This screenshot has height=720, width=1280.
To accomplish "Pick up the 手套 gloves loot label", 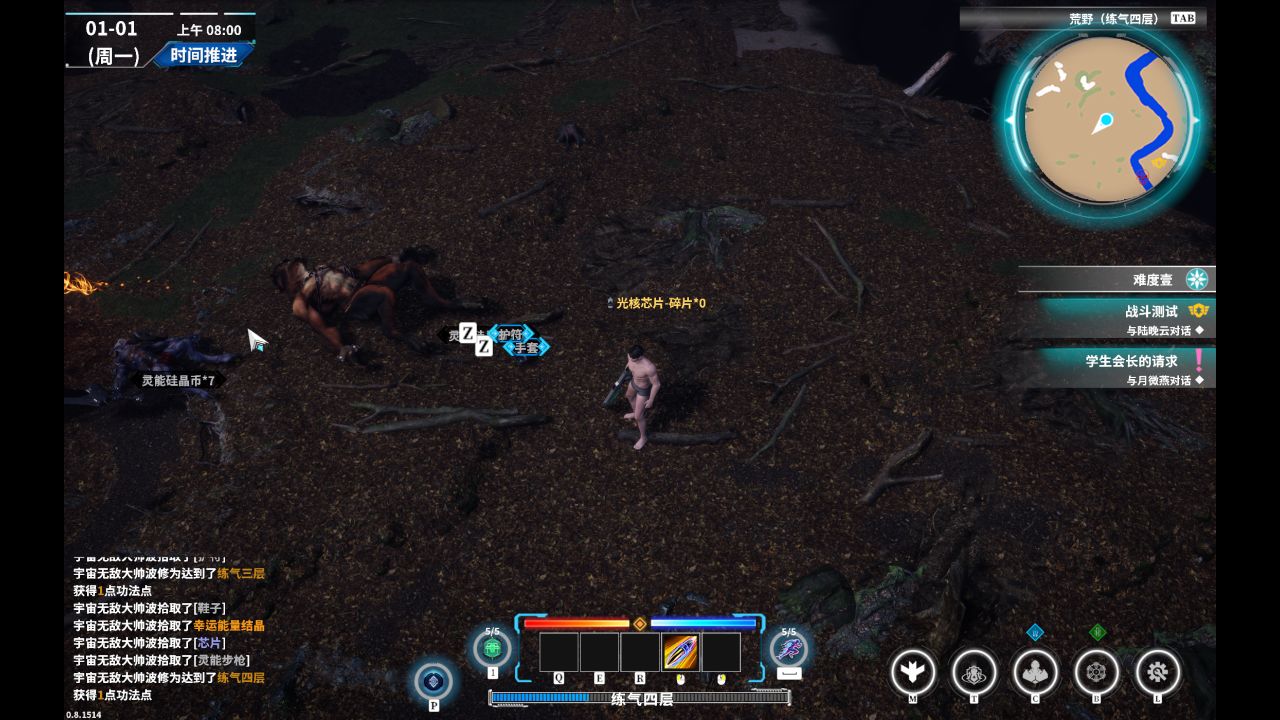I will coord(526,348).
